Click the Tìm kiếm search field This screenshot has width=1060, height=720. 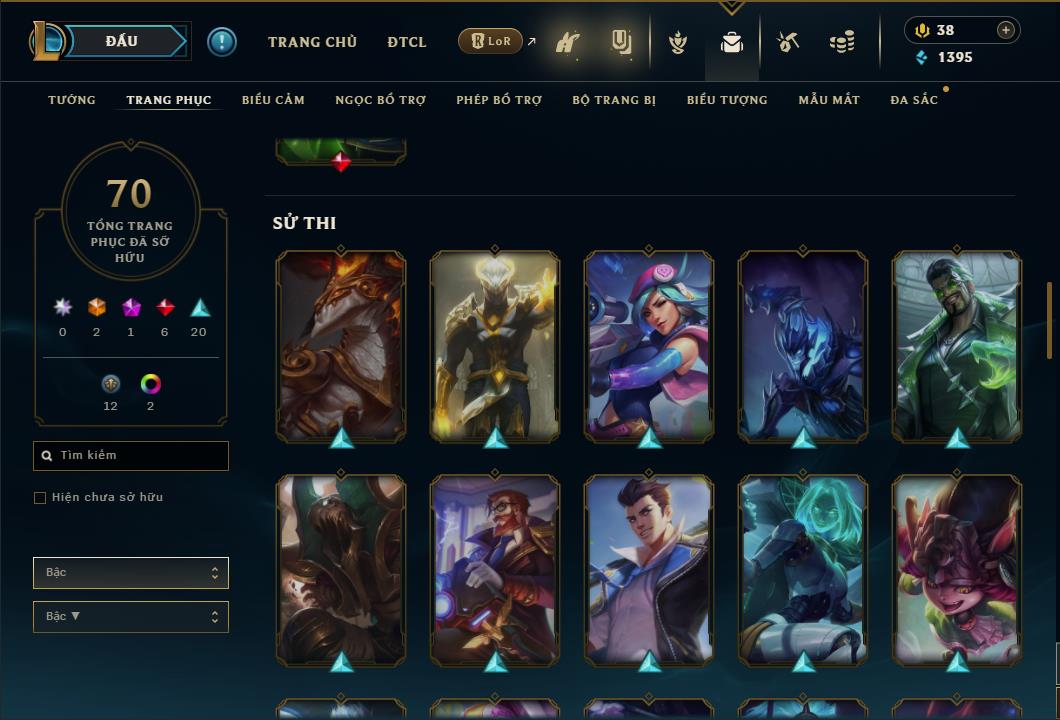131,456
